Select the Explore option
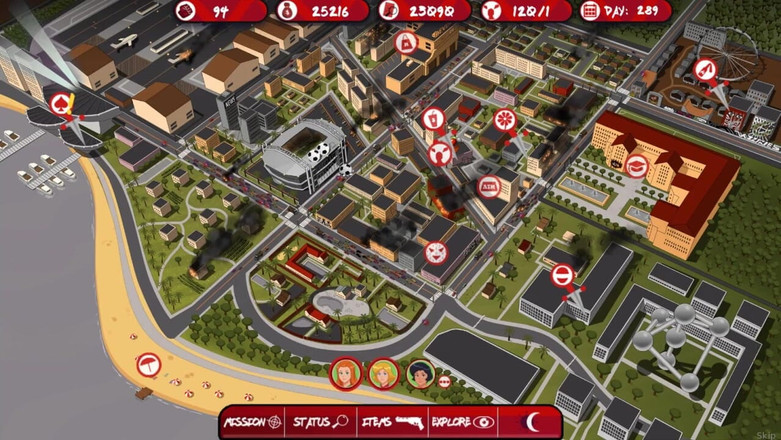The width and height of the screenshot is (781, 440). (462, 422)
